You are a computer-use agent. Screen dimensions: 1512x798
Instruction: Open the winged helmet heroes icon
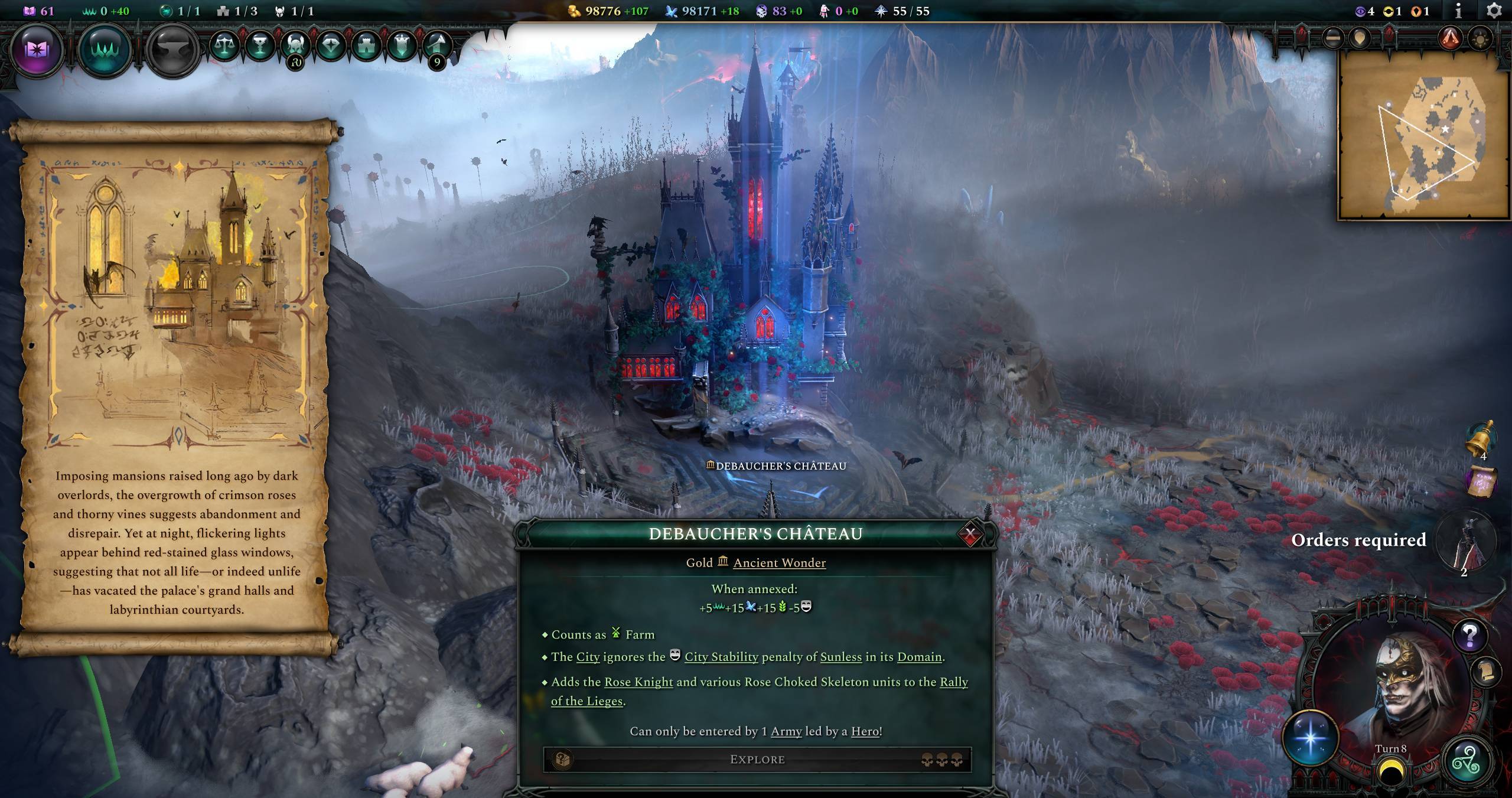pyautogui.click(x=295, y=45)
